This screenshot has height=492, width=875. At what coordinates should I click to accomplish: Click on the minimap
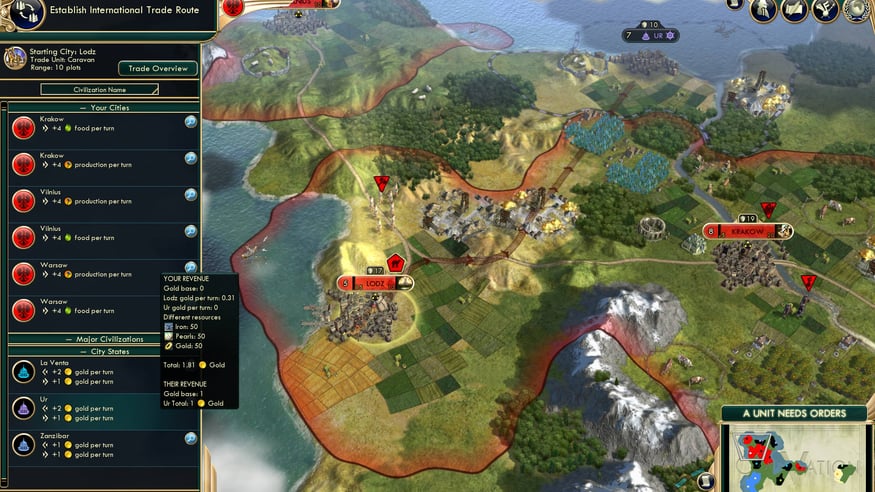pyautogui.click(x=795, y=458)
